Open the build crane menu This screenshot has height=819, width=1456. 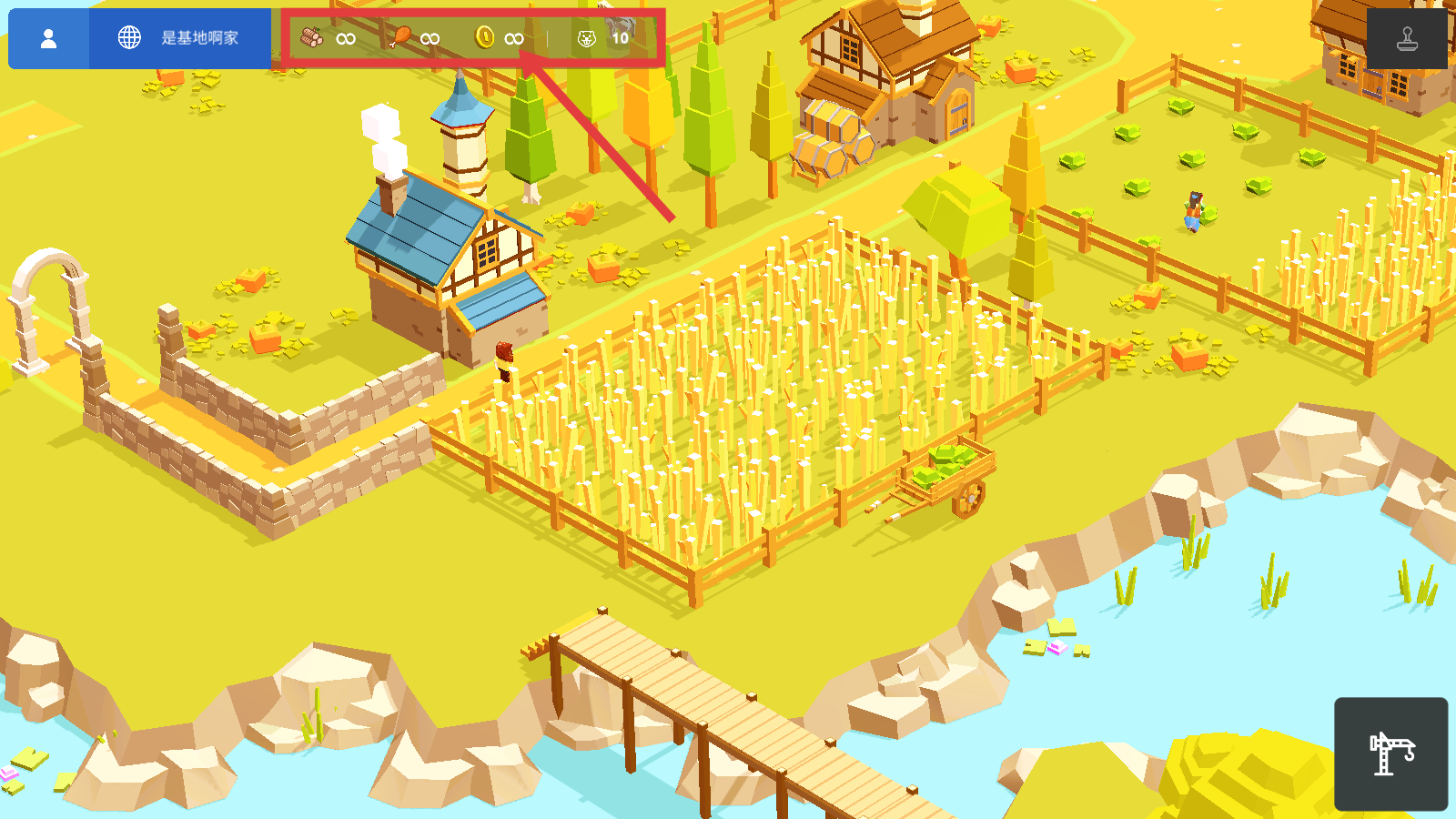1390,753
